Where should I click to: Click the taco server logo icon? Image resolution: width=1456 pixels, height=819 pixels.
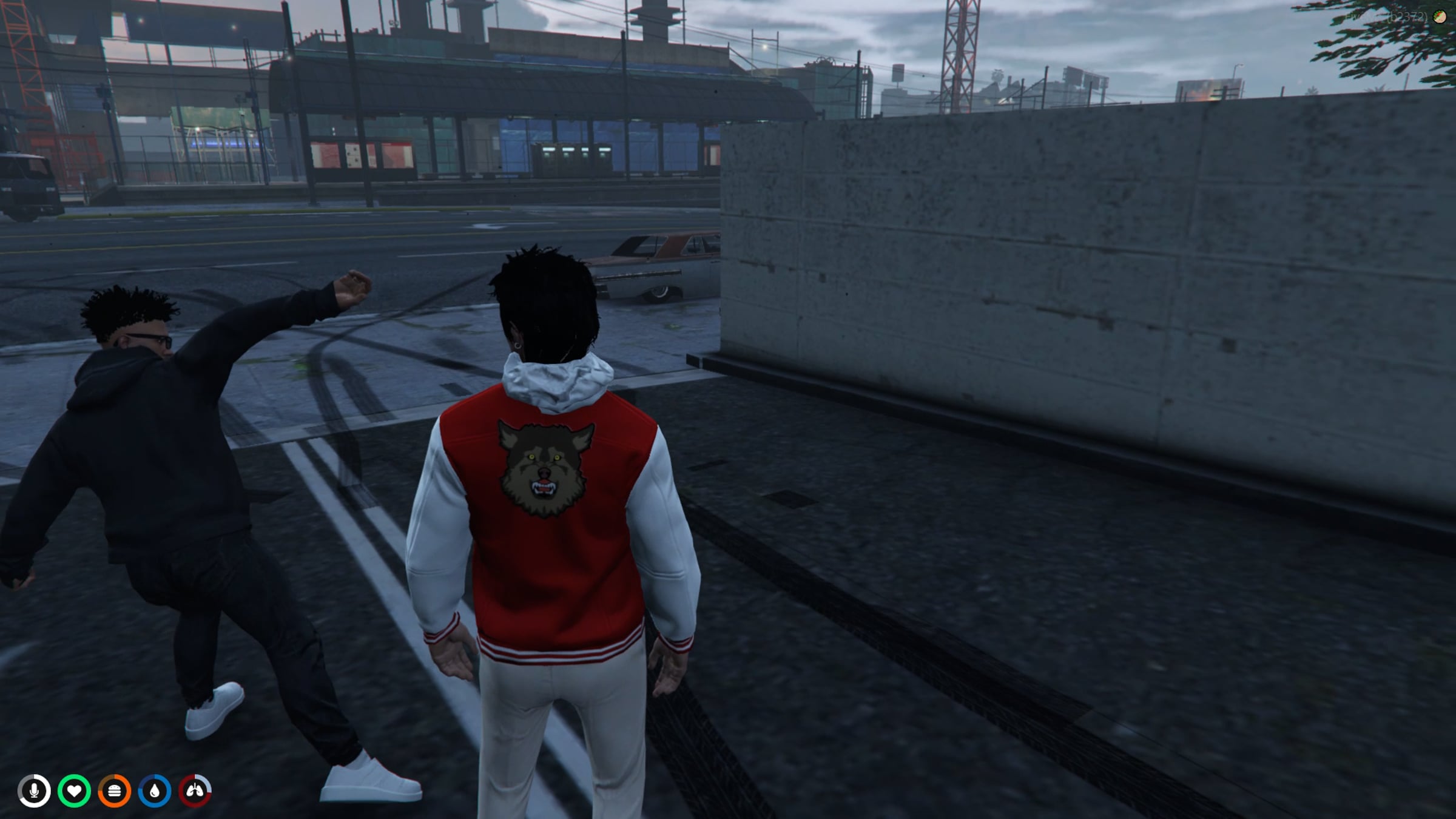click(1440, 17)
